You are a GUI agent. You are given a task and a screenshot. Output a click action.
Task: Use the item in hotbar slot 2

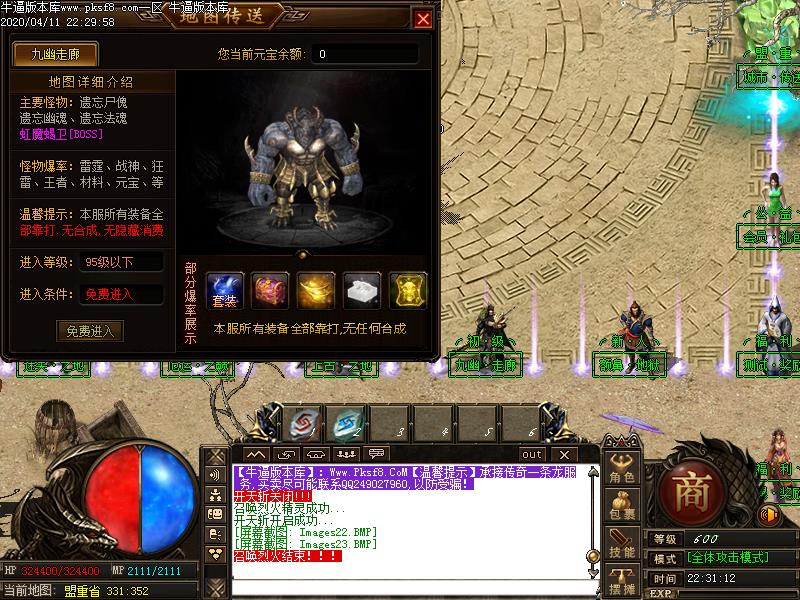(x=347, y=424)
